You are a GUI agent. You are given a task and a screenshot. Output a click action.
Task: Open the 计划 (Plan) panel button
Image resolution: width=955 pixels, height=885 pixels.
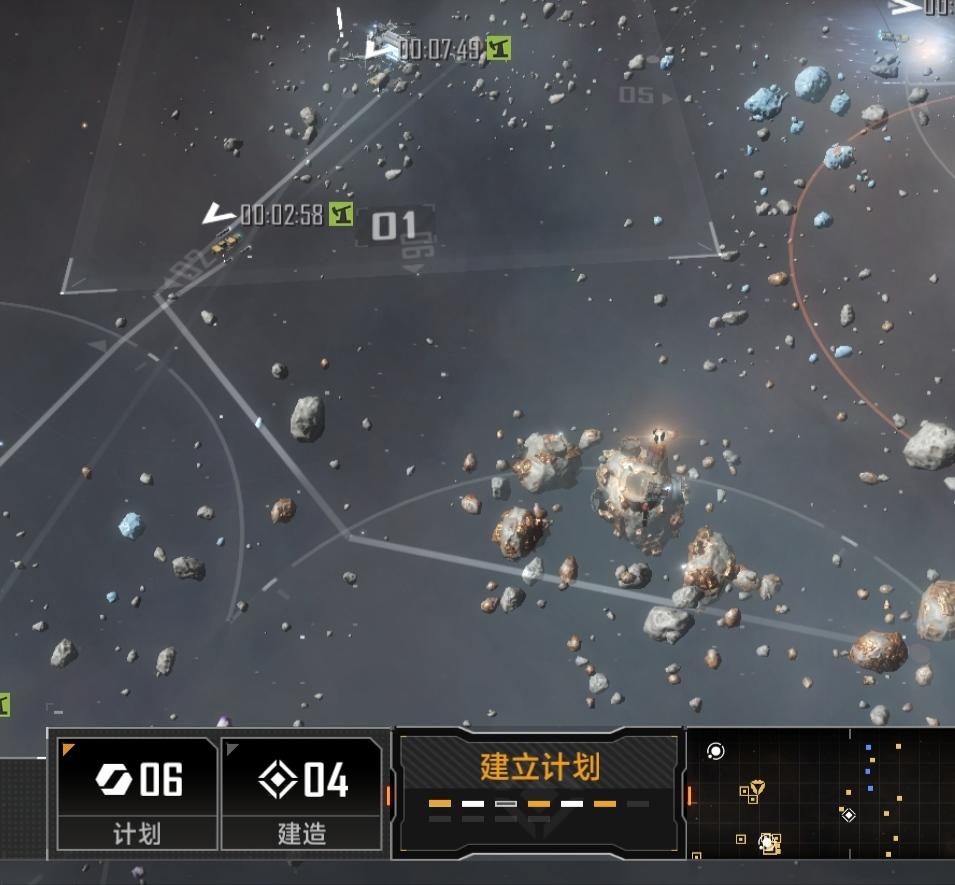(x=137, y=793)
